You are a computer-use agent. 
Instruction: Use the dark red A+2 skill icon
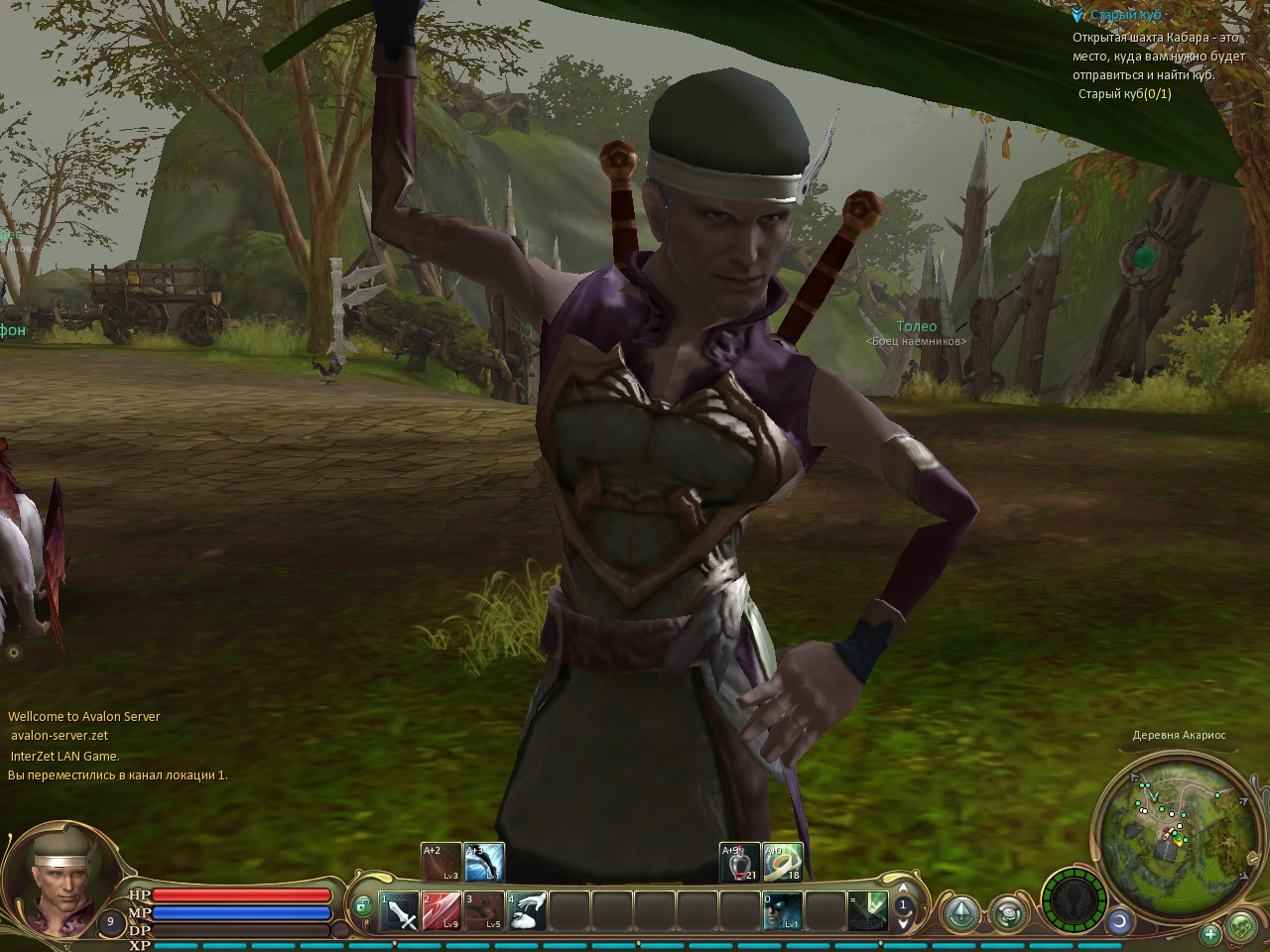click(x=442, y=863)
